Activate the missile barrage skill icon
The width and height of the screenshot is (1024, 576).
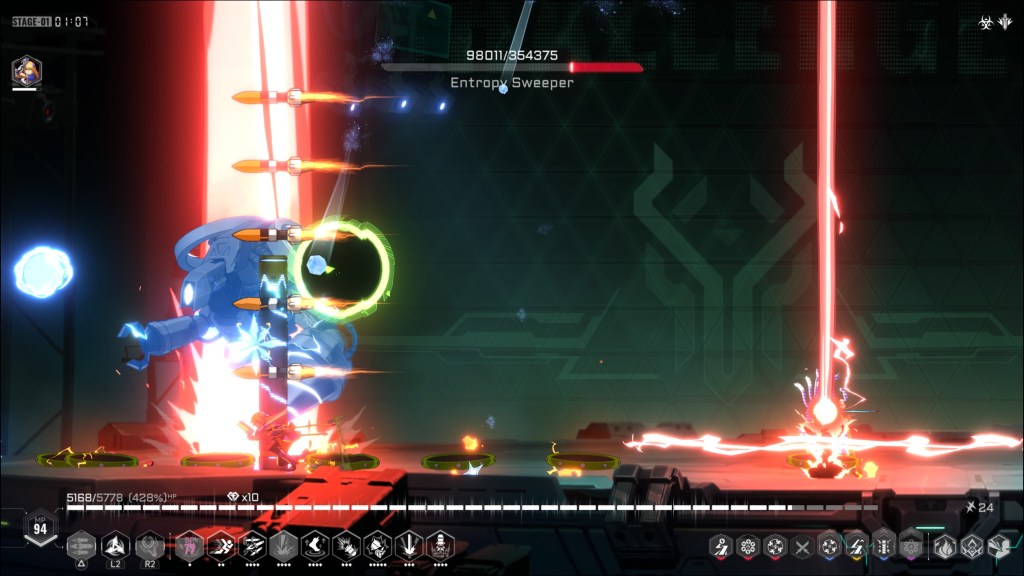coord(252,545)
